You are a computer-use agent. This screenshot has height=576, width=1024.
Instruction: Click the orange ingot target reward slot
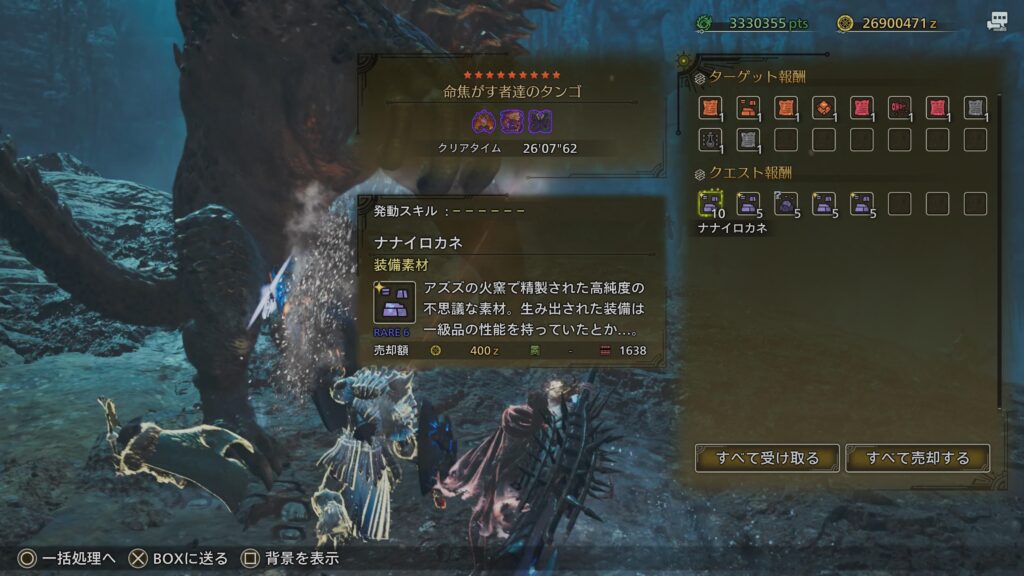coord(748,108)
